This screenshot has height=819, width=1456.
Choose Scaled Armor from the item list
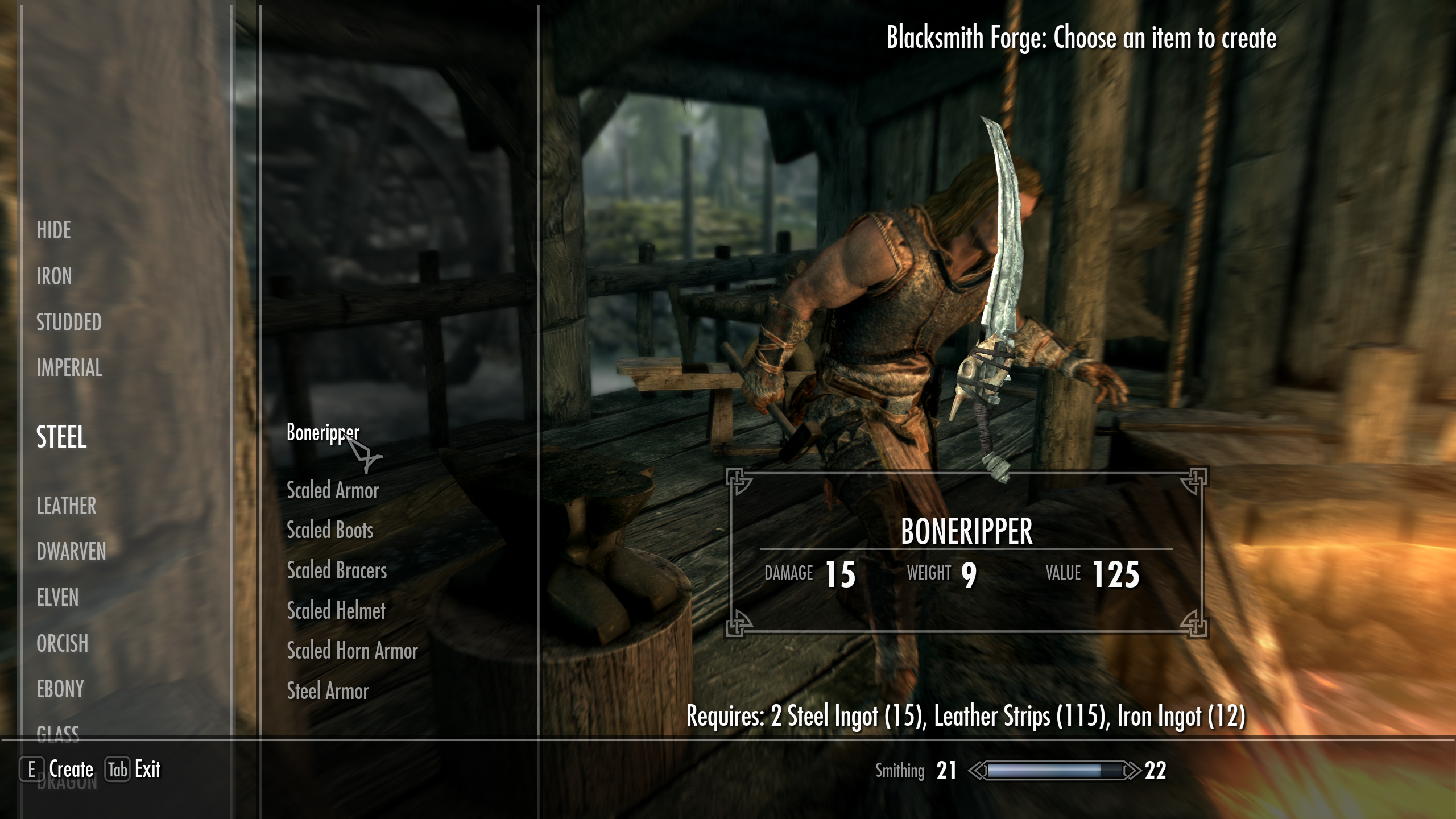332,490
